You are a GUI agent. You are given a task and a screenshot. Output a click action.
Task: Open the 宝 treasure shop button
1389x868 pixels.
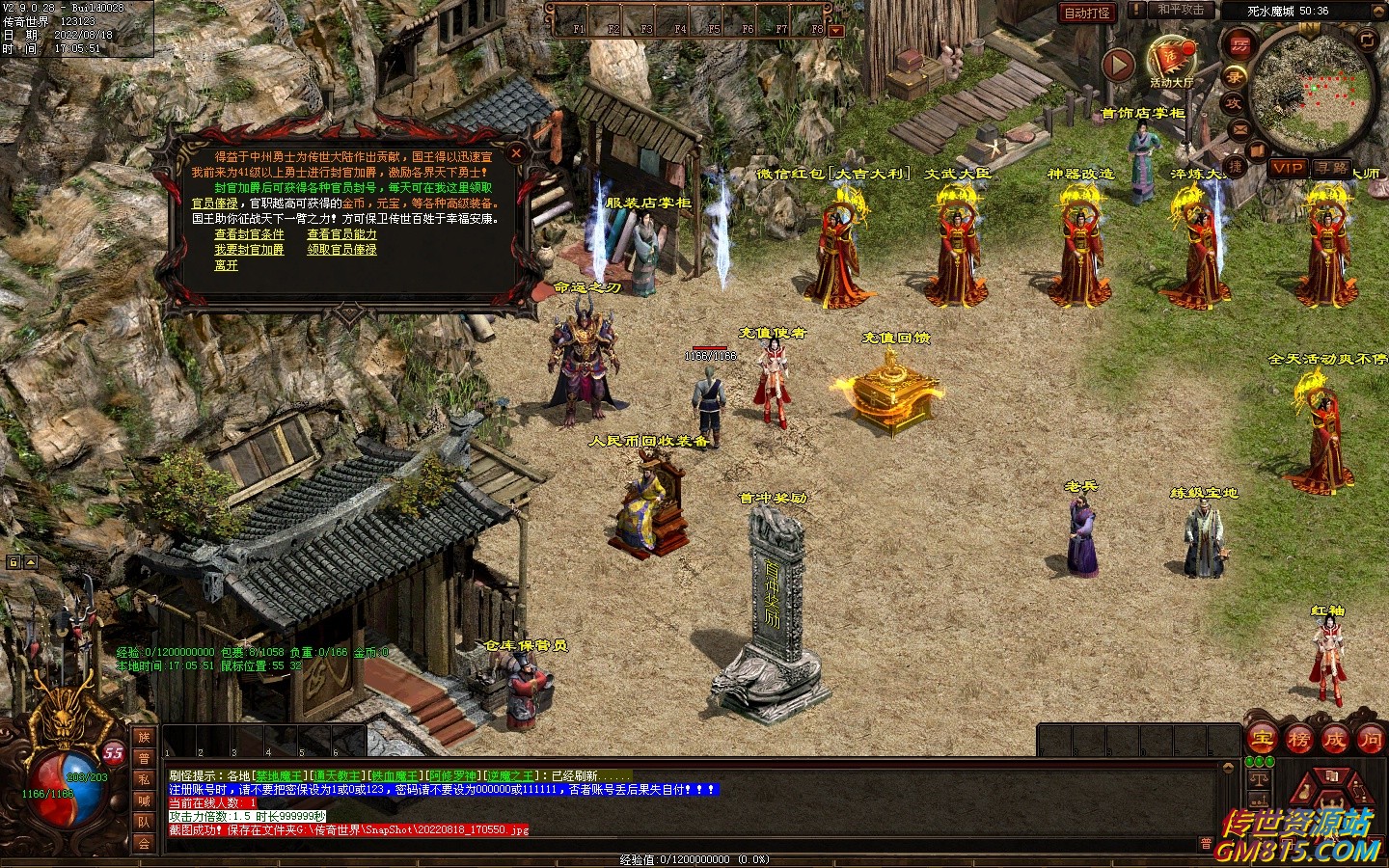[1262, 740]
